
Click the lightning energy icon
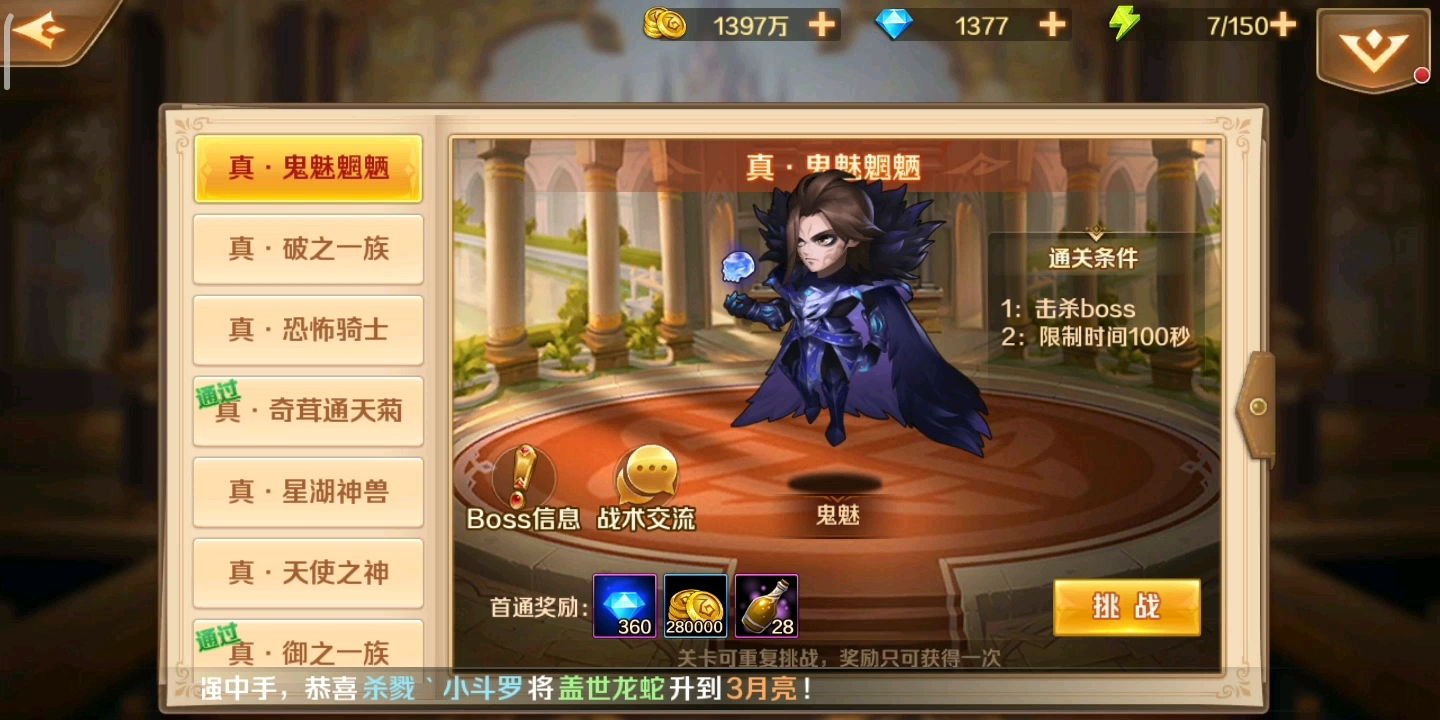click(x=1122, y=24)
